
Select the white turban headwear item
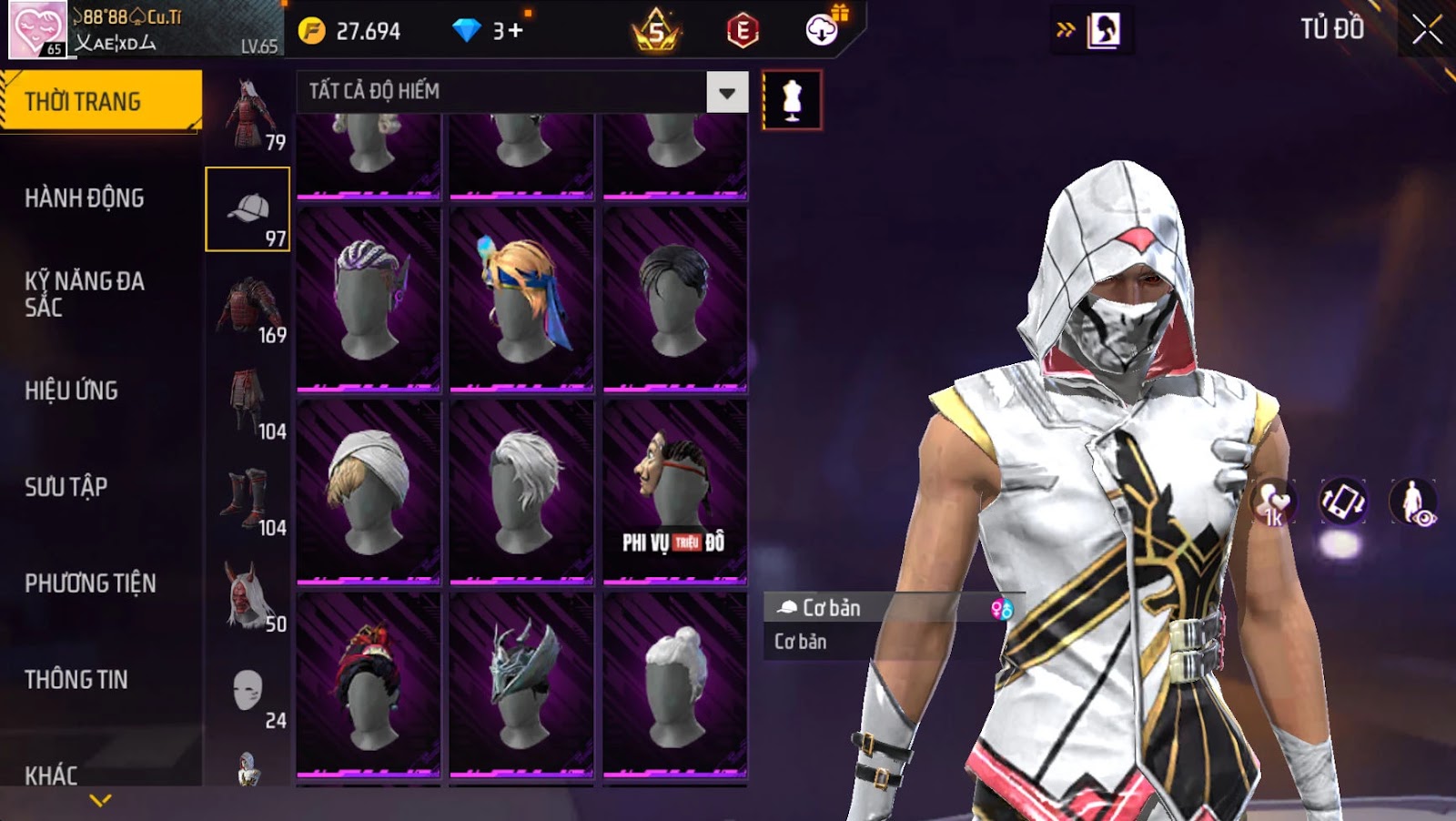tap(369, 492)
